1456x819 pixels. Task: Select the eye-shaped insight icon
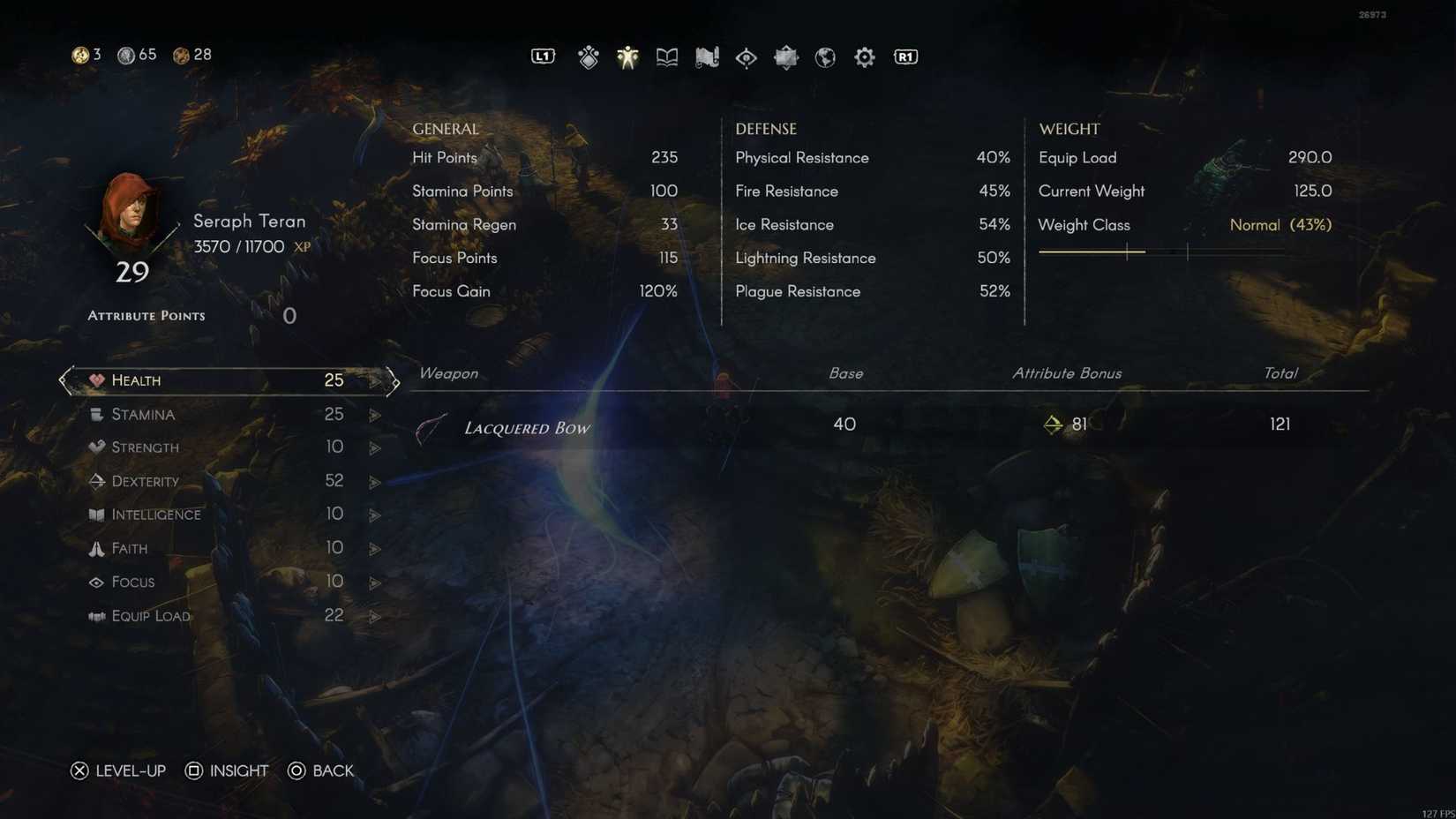point(746,56)
